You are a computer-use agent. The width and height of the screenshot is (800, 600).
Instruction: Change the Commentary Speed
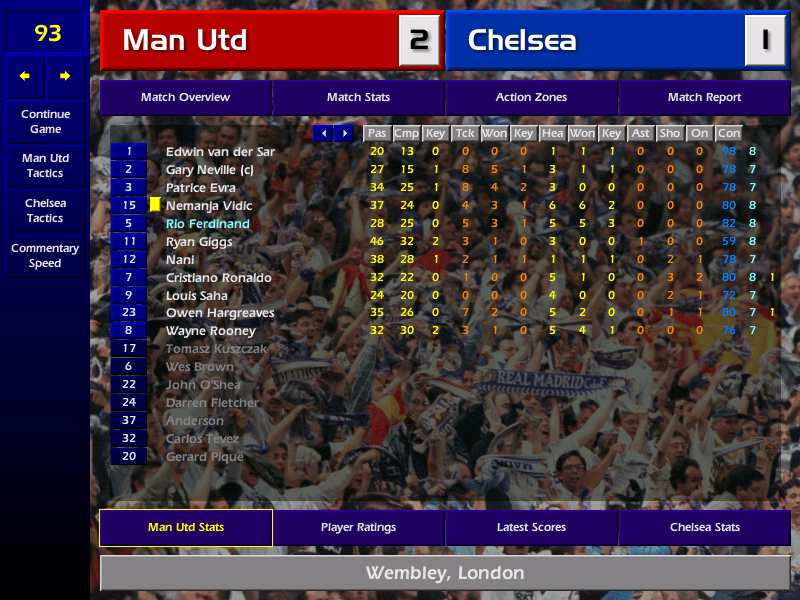[45, 256]
